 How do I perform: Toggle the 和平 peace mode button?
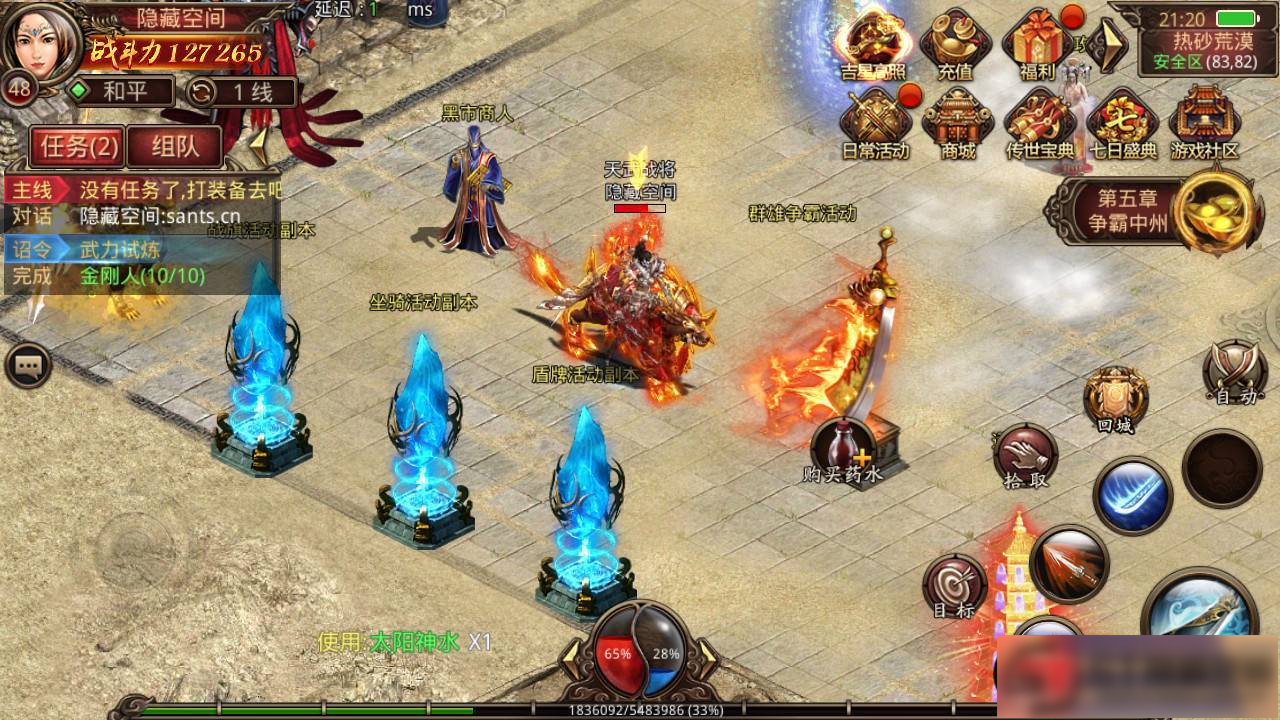(119, 93)
